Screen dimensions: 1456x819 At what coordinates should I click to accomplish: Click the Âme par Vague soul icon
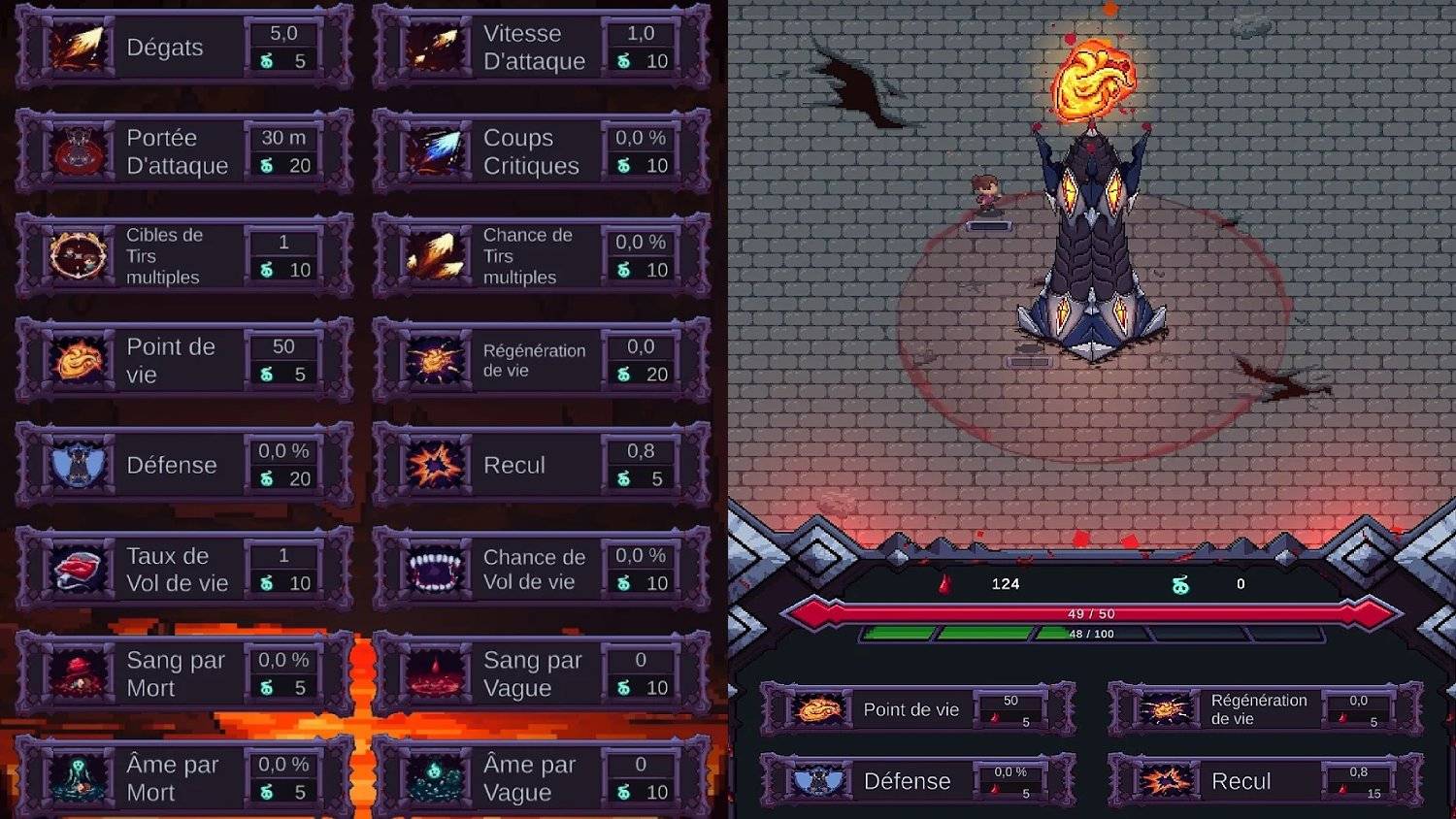coord(436,777)
